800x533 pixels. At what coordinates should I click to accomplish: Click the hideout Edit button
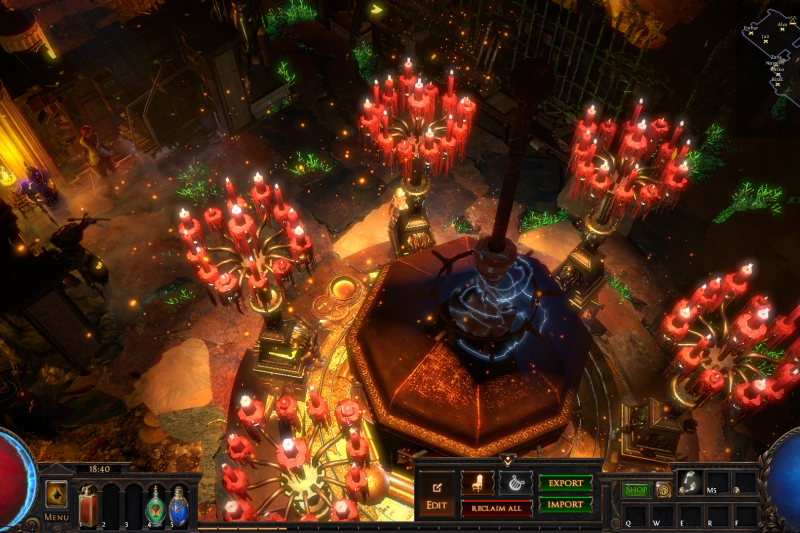[436, 492]
